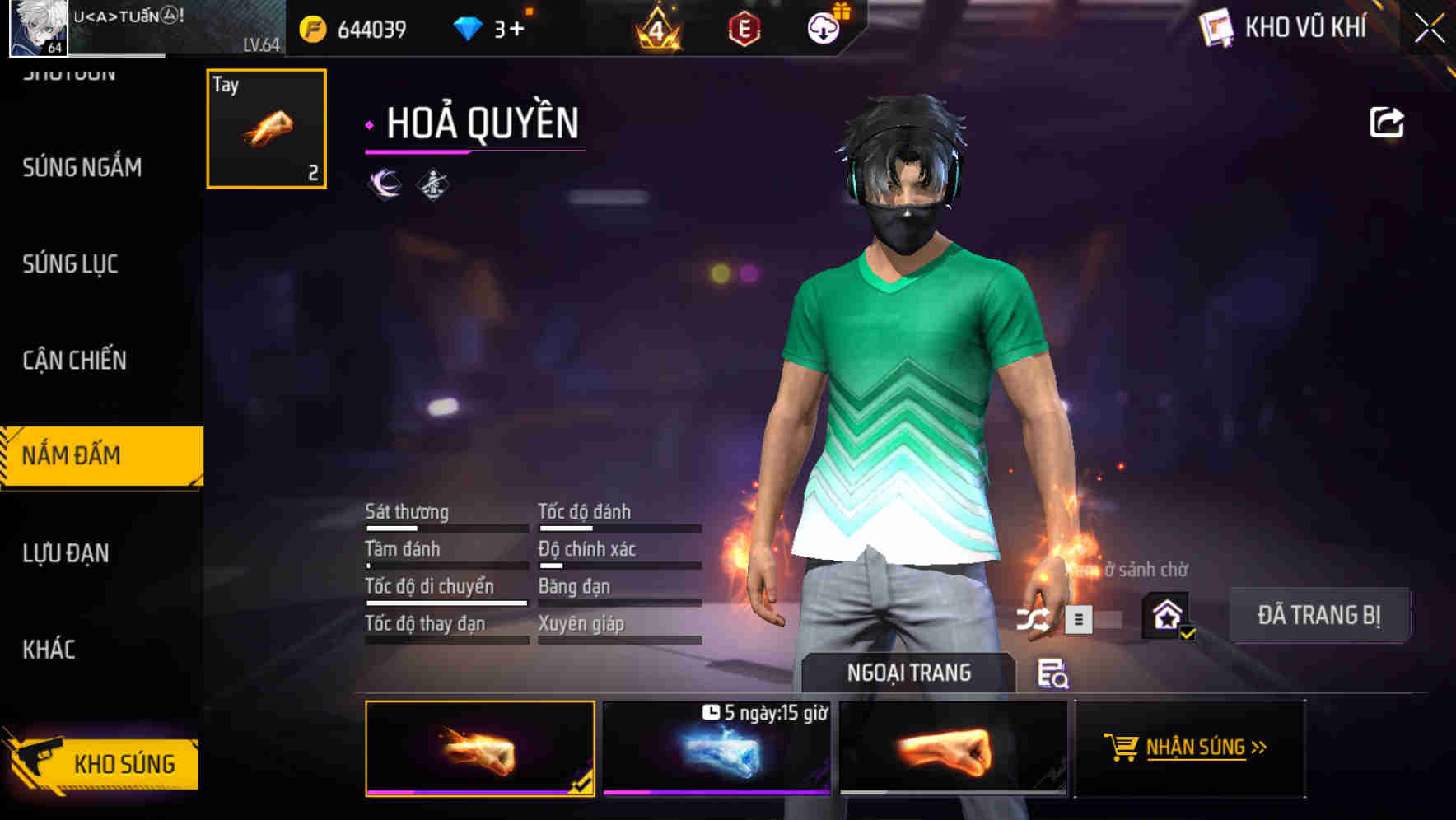Select the blue fist skin with 5-day timer
The width and height of the screenshot is (1456, 820).
coord(716,753)
